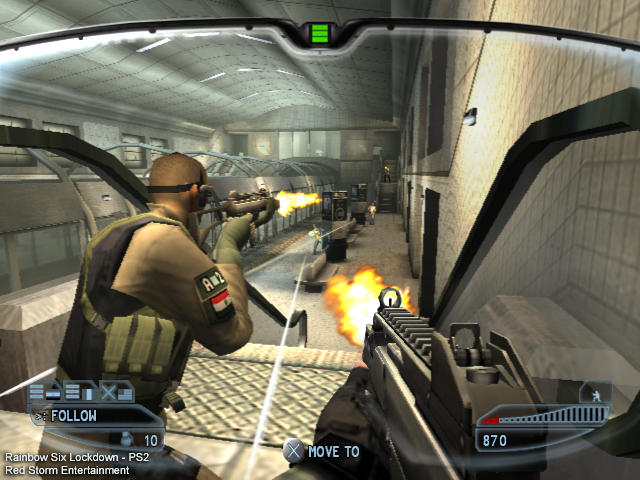
Task: Click the grenade inventory icon
Action: [126, 439]
